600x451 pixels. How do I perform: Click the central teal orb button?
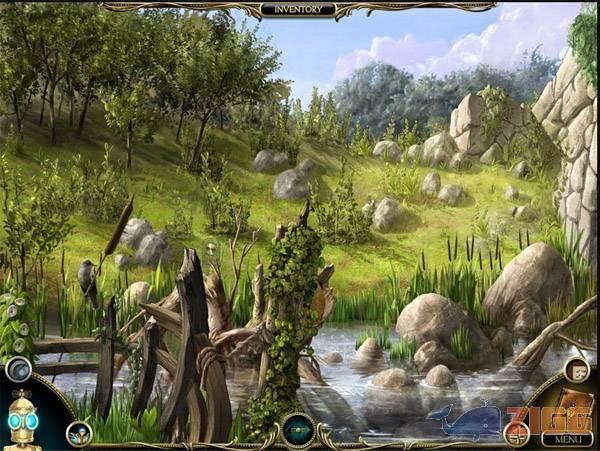(298, 429)
